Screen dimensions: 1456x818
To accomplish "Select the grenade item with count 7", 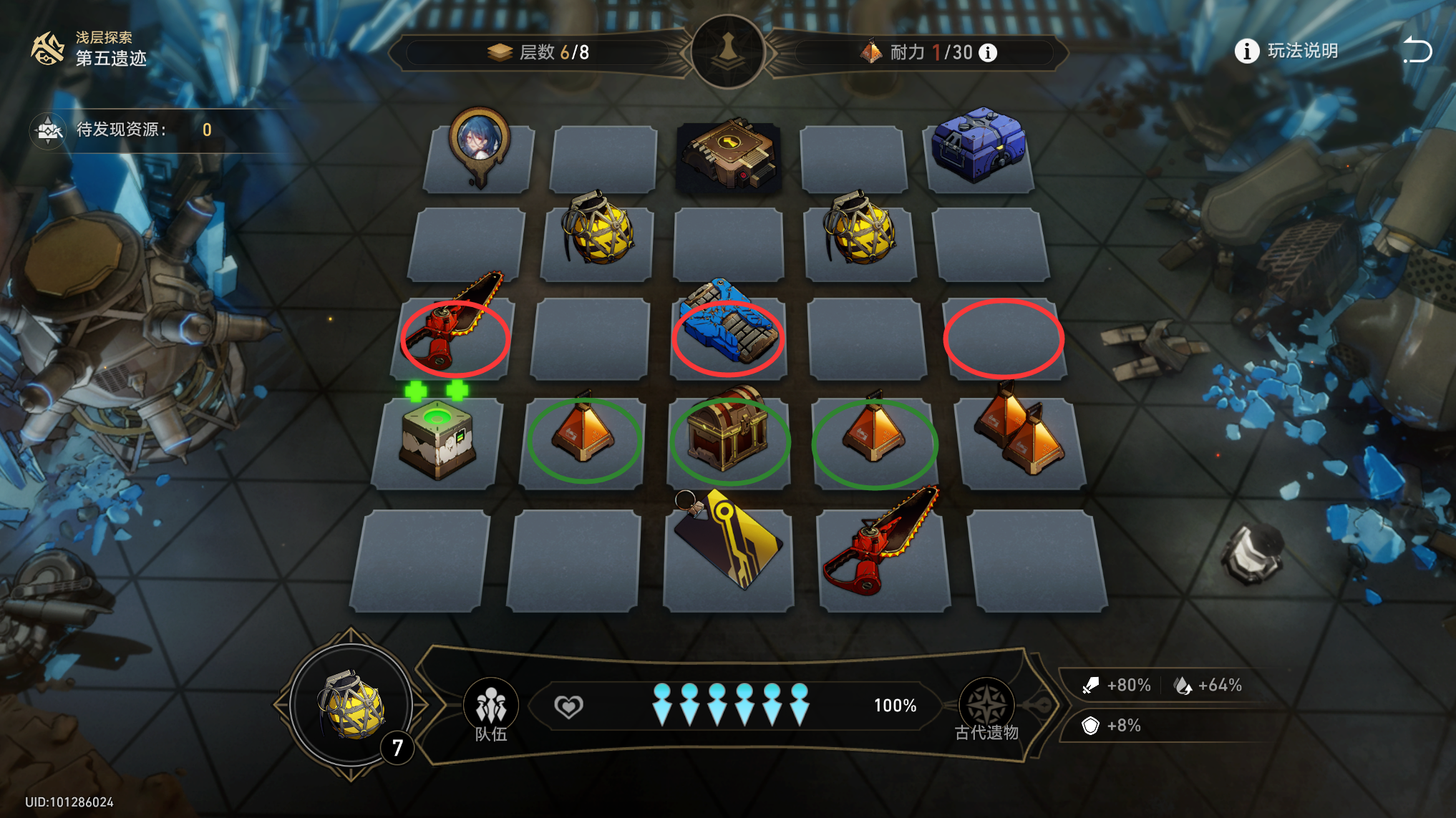I will pos(351,706).
